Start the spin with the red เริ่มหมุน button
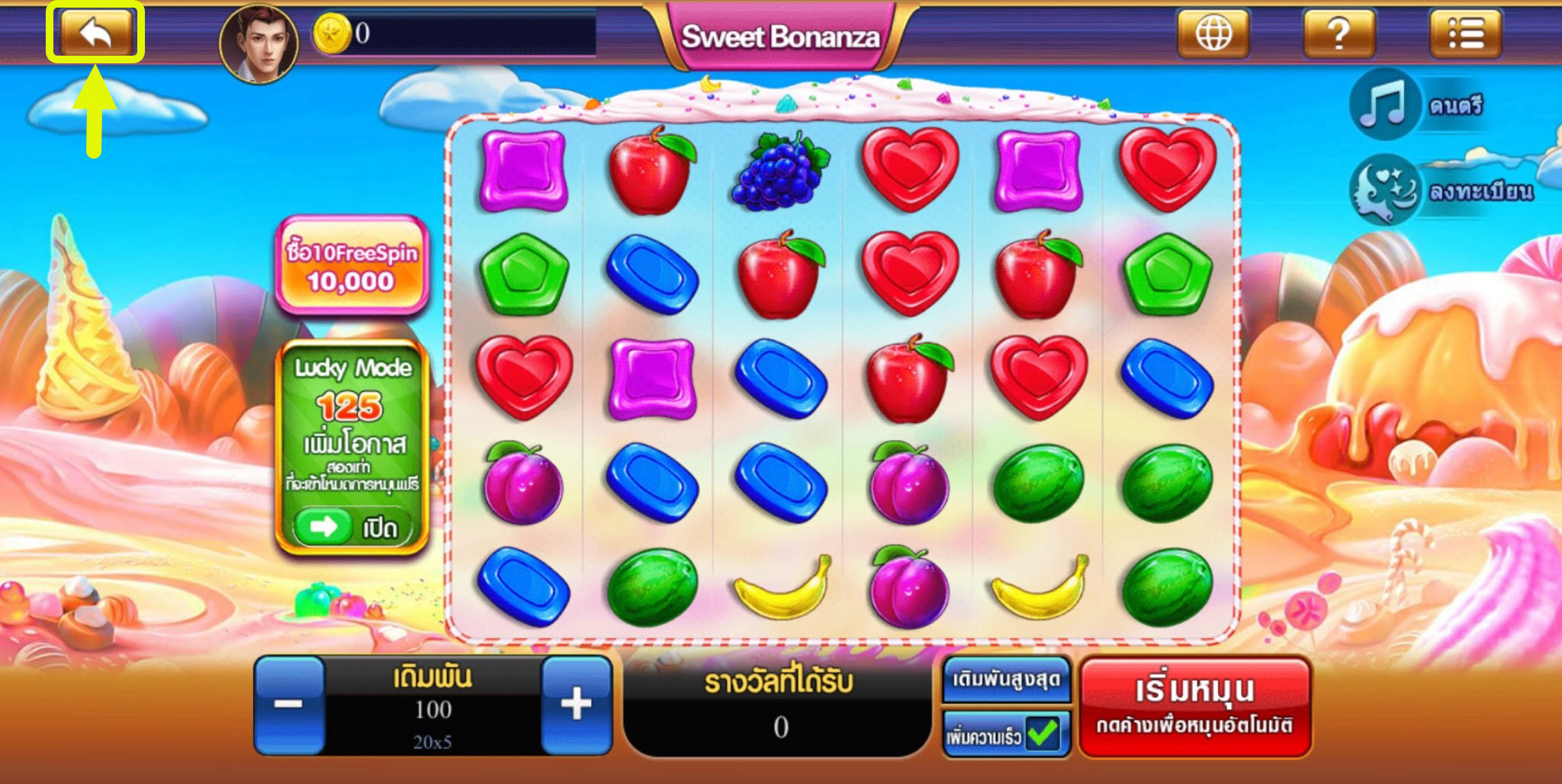Screen dimensions: 1562x784 1195,706
